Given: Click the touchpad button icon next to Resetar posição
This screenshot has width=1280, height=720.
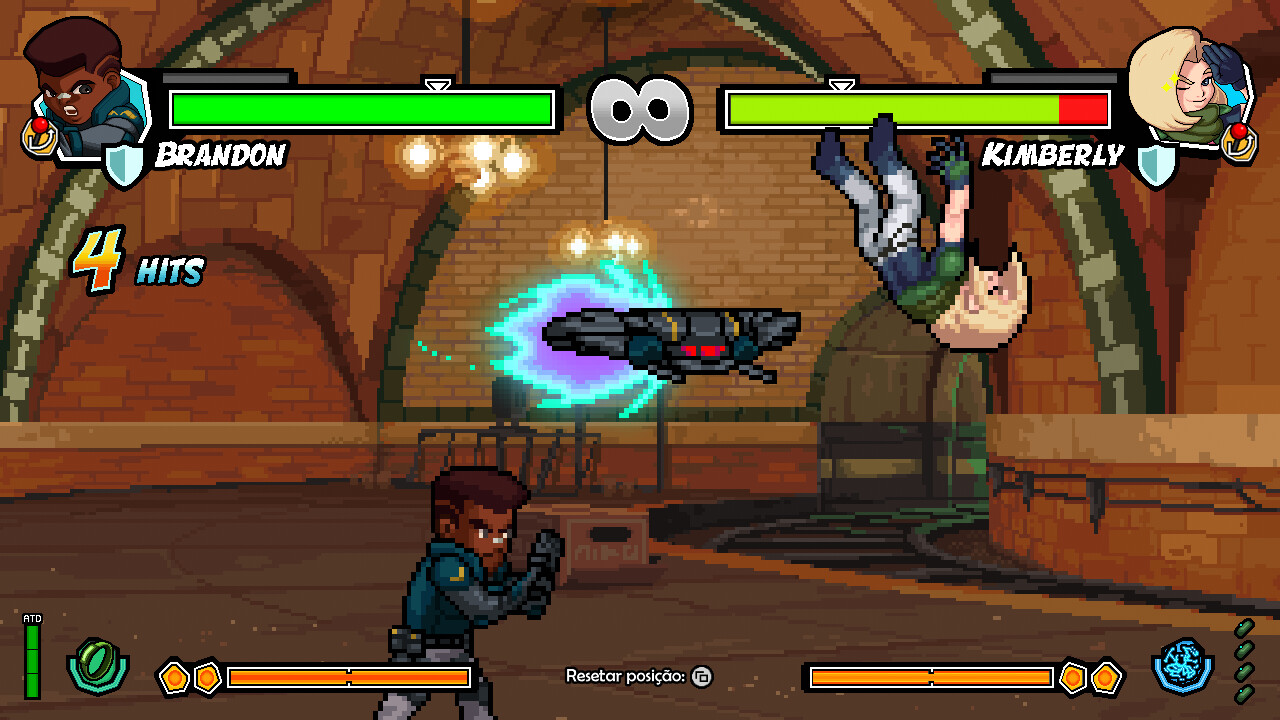Looking at the screenshot, I should pyautogui.click(x=702, y=678).
